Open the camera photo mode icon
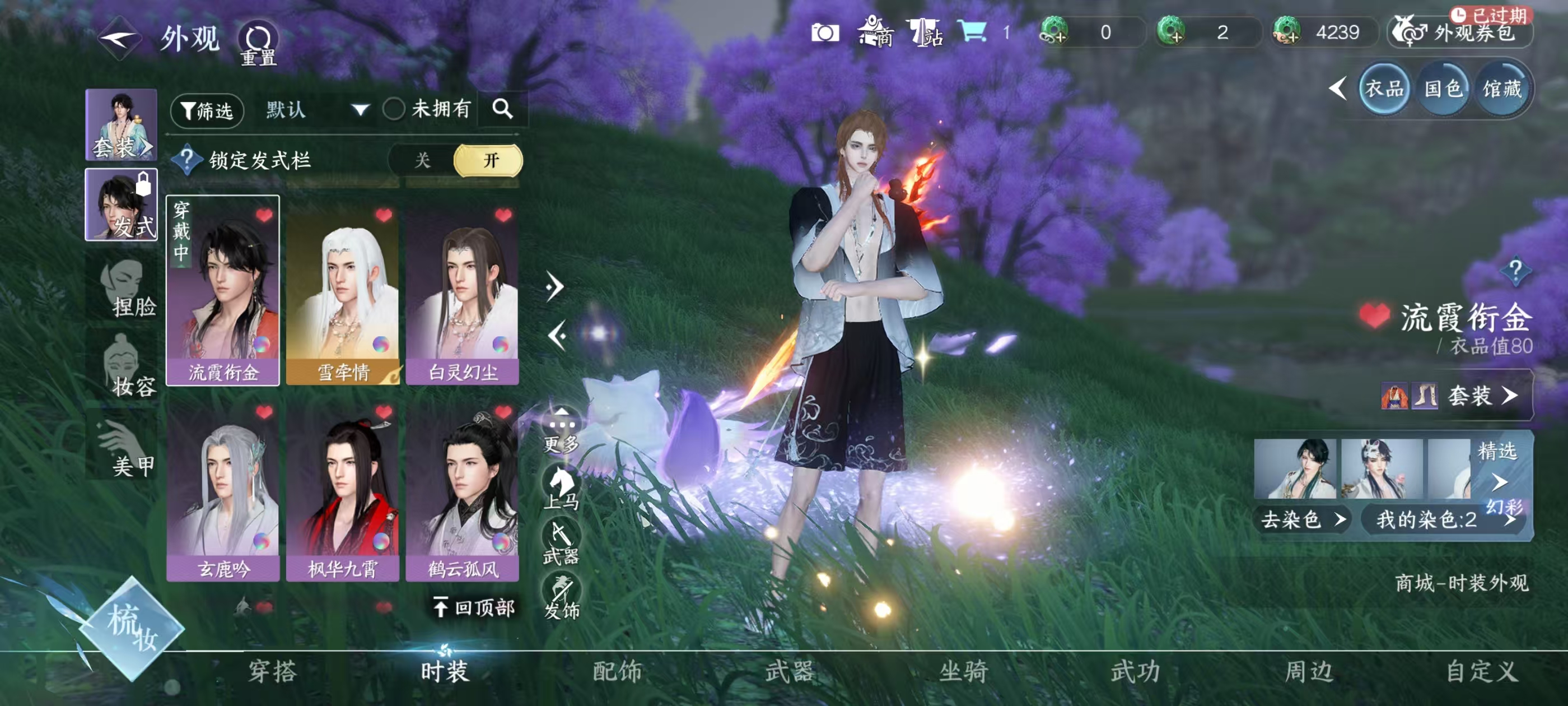The image size is (1568, 706). pos(825,33)
